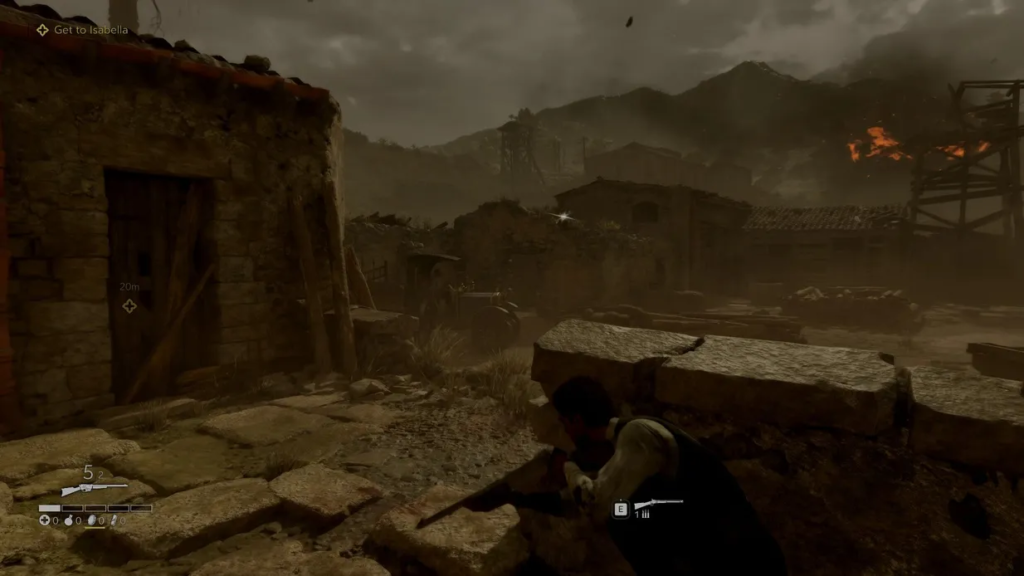
Task: Select the 20m objective waypoint marker
Action: (x=129, y=305)
